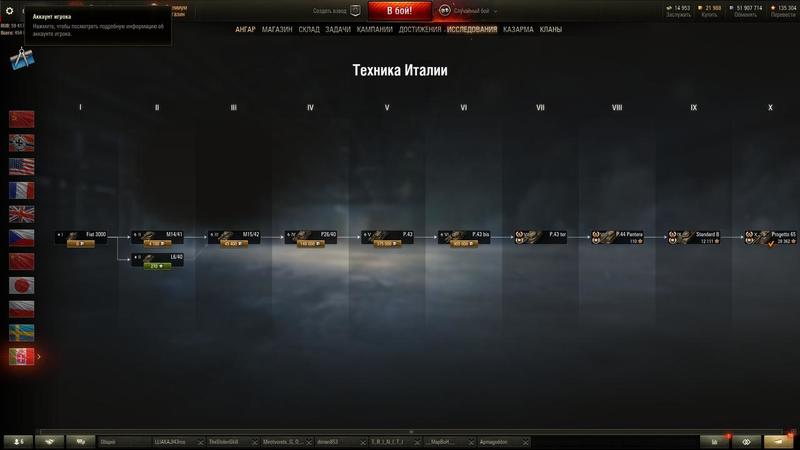Select the Fiat 3000 tank node
800x450 pixels.
tap(81, 238)
